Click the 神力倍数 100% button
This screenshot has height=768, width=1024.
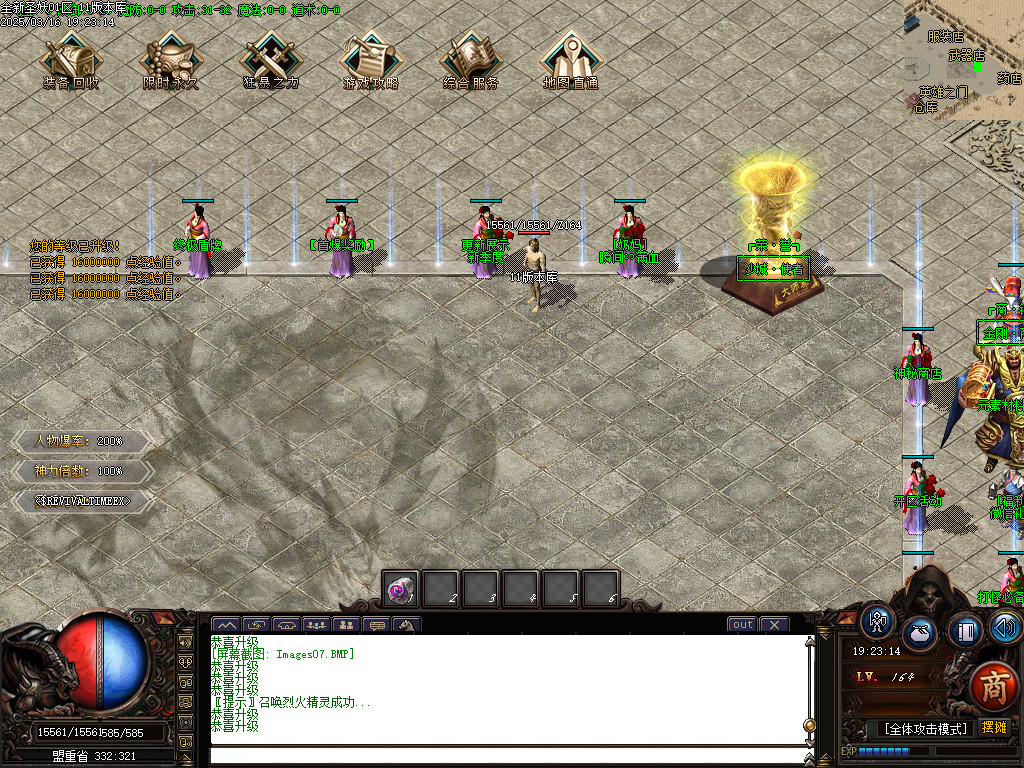pyautogui.click(x=82, y=470)
